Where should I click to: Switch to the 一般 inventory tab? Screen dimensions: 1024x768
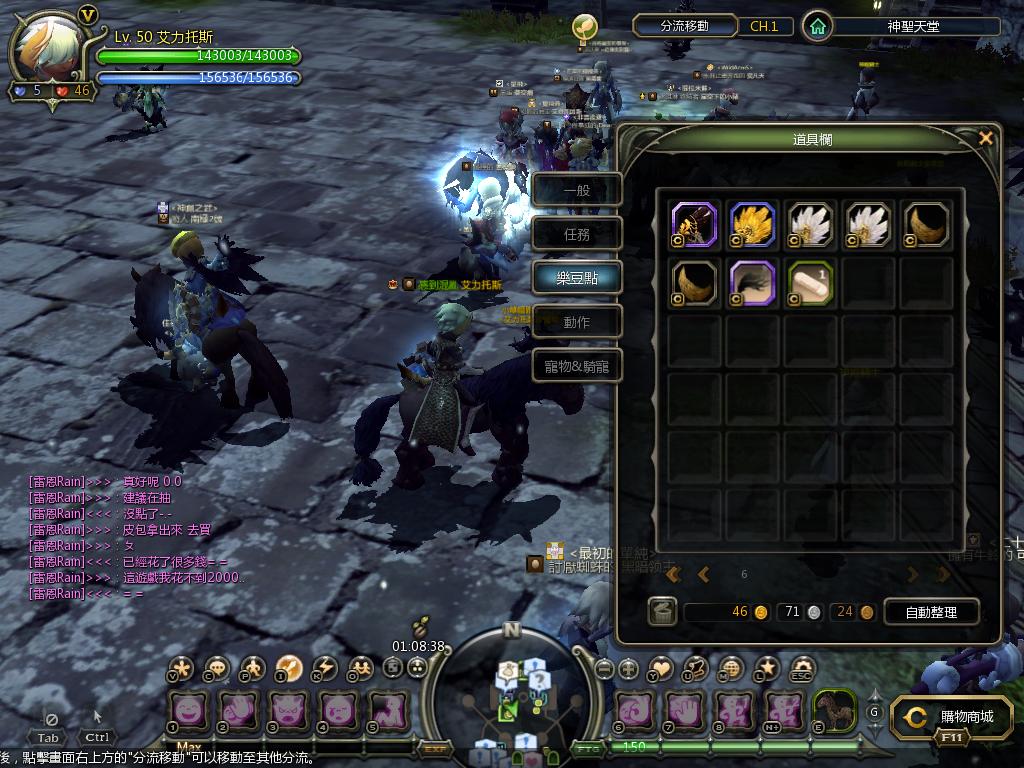tap(577, 190)
